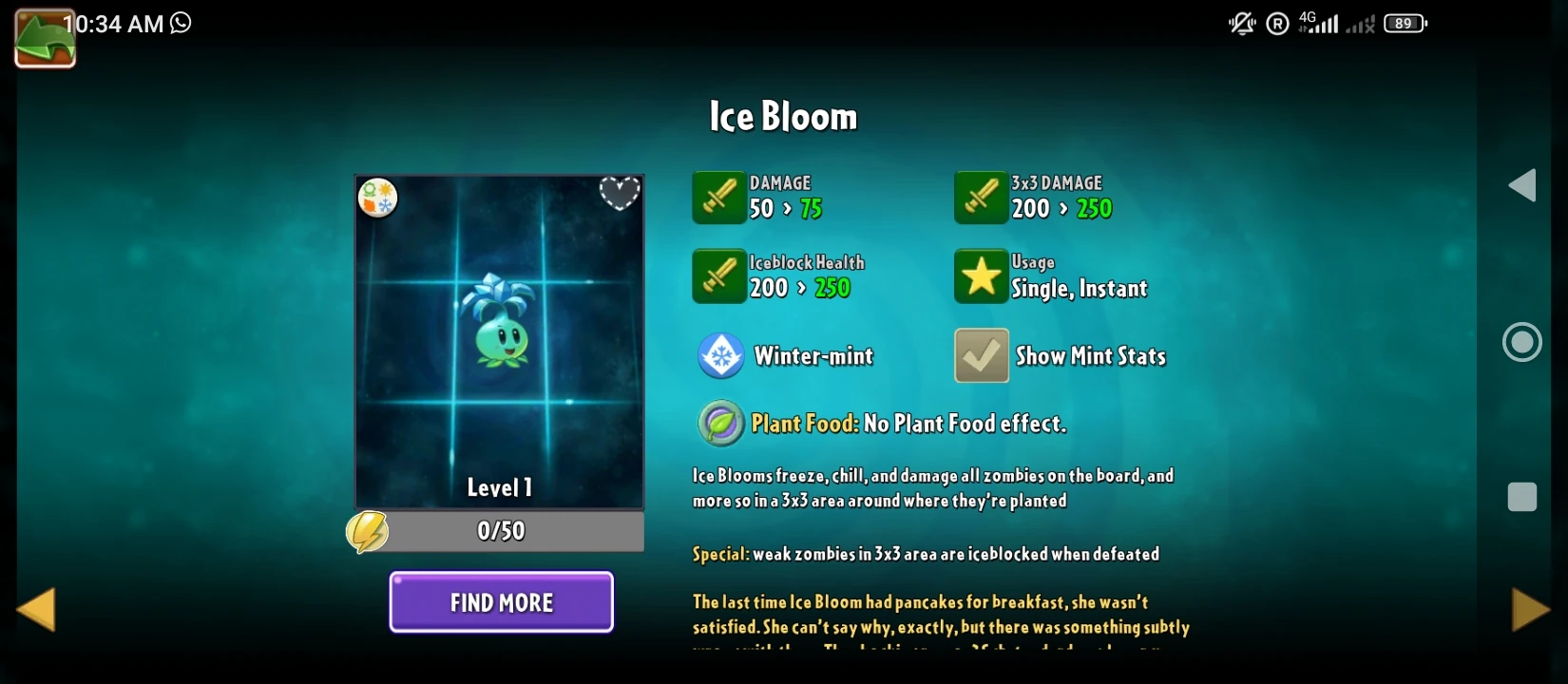Image resolution: width=1568 pixels, height=684 pixels.
Task: Tap the lightning bolt icon beside the seed counter
Action: [x=369, y=531]
